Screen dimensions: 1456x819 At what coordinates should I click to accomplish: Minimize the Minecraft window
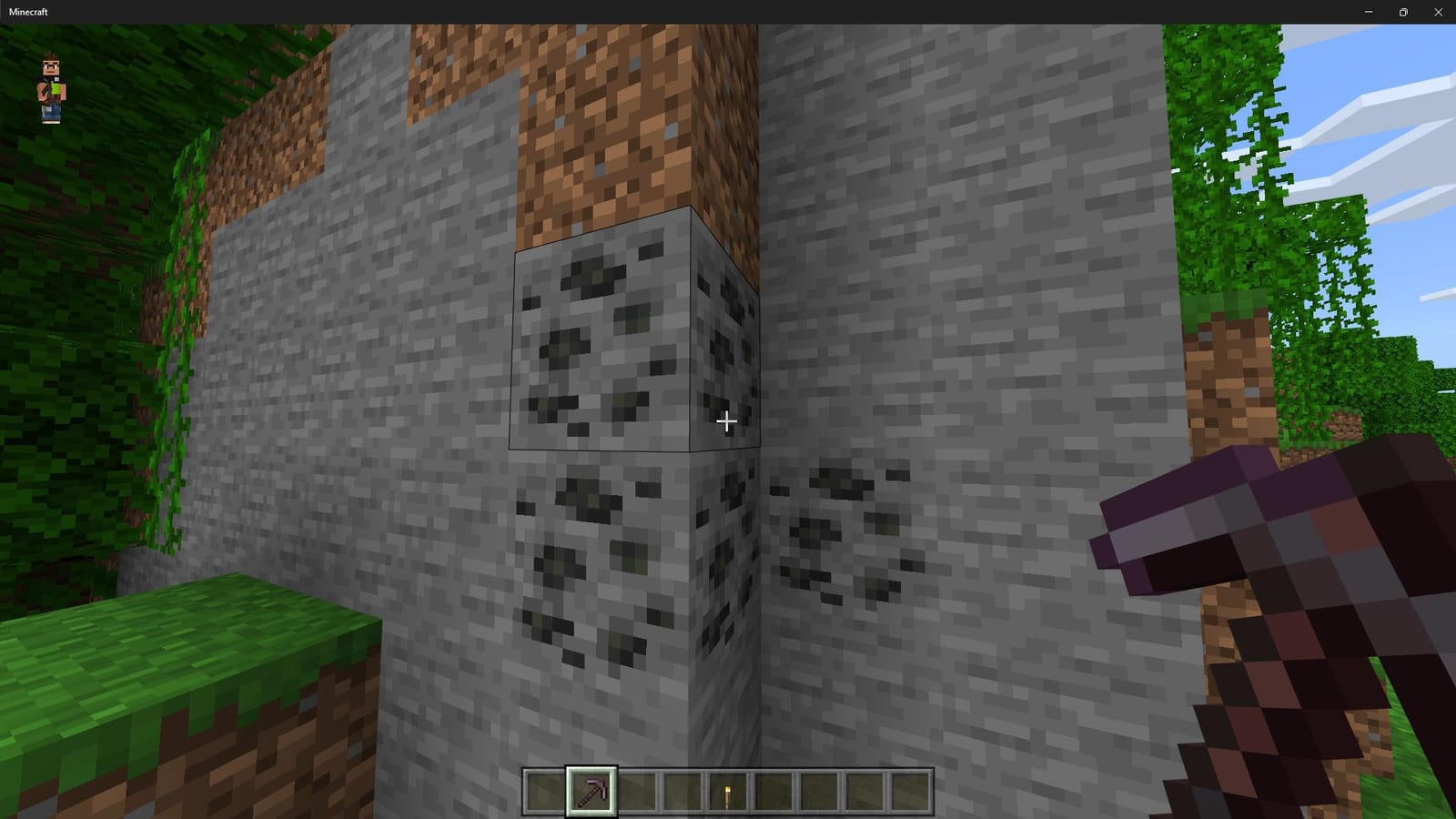(1368, 12)
